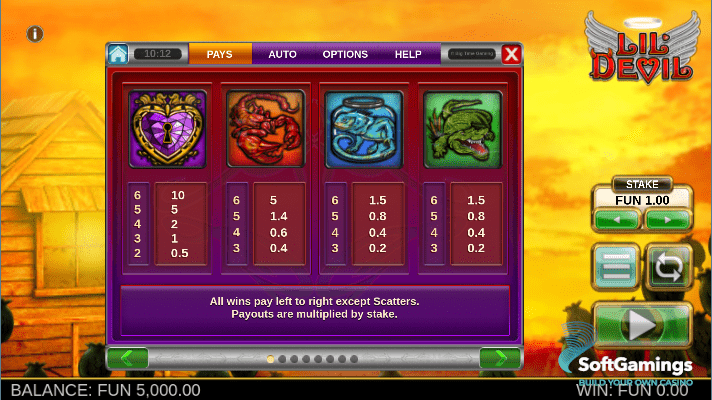Click the info icon in the corner
The width and height of the screenshot is (712, 400).
35,34
